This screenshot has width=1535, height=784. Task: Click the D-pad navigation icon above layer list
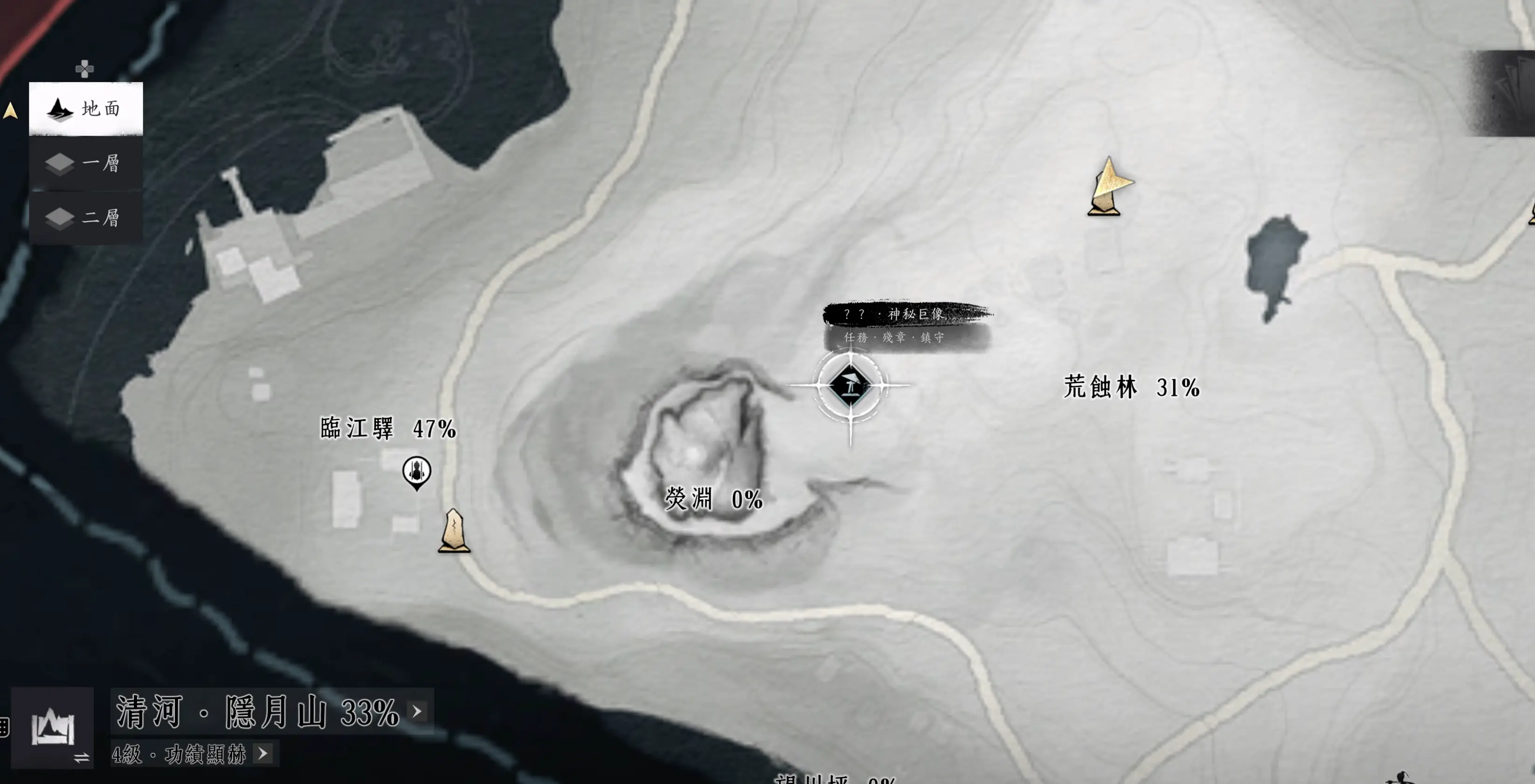[84, 70]
